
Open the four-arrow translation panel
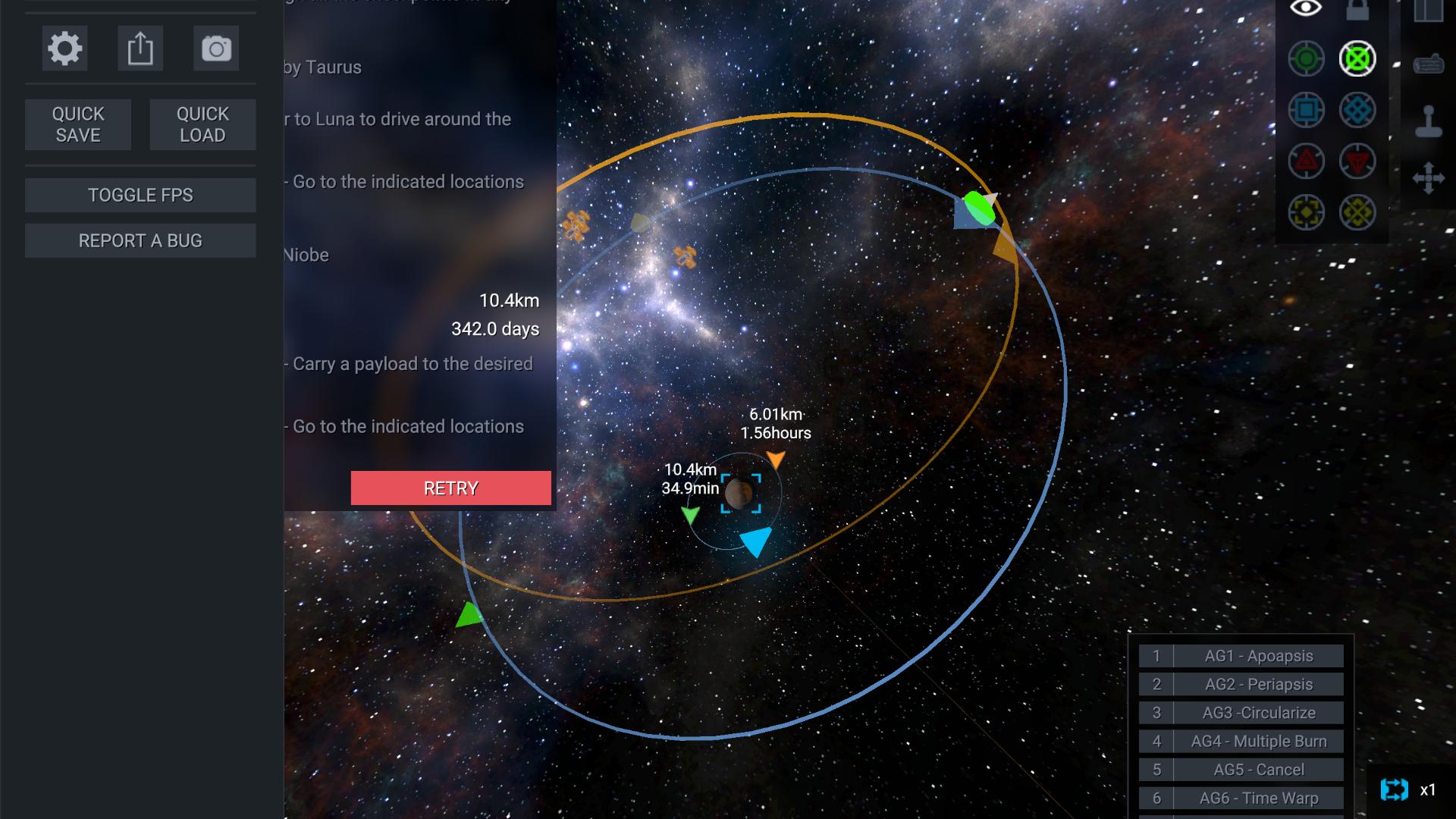pyautogui.click(x=1429, y=179)
